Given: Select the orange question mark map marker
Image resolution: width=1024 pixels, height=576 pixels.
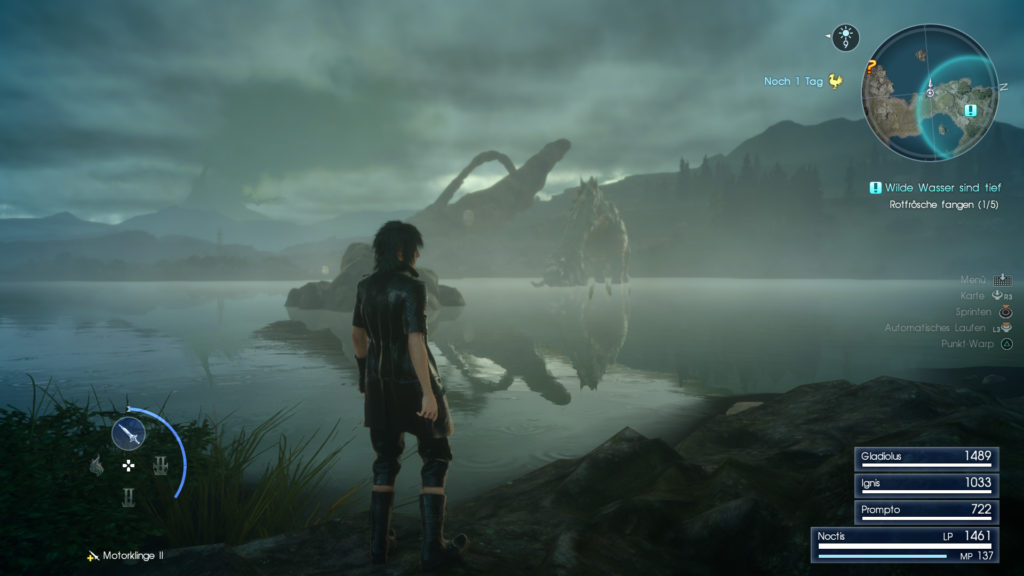Looking at the screenshot, I should [871, 68].
